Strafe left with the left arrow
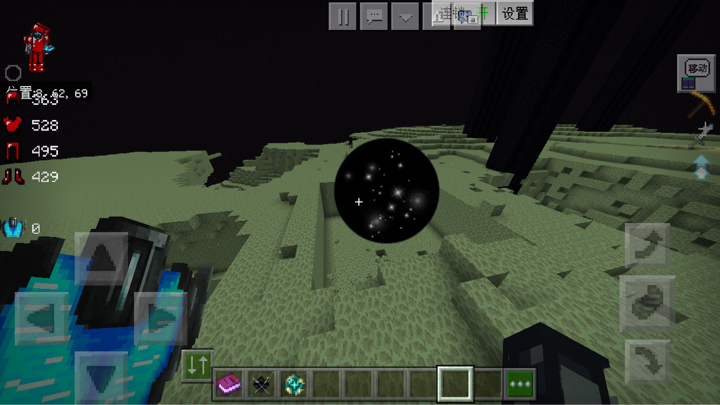 click(x=43, y=319)
